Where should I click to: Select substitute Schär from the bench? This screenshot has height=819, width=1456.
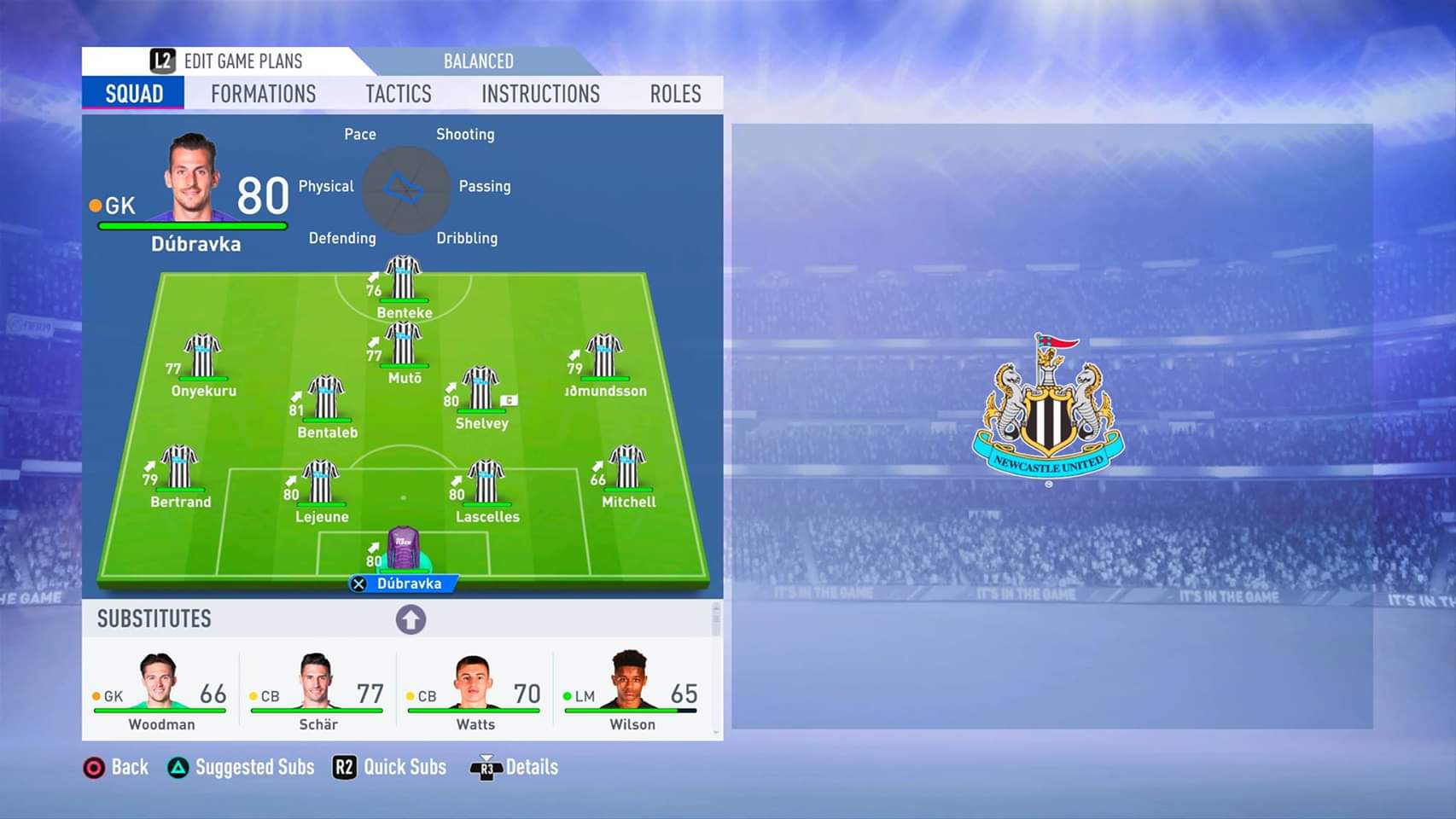317,689
